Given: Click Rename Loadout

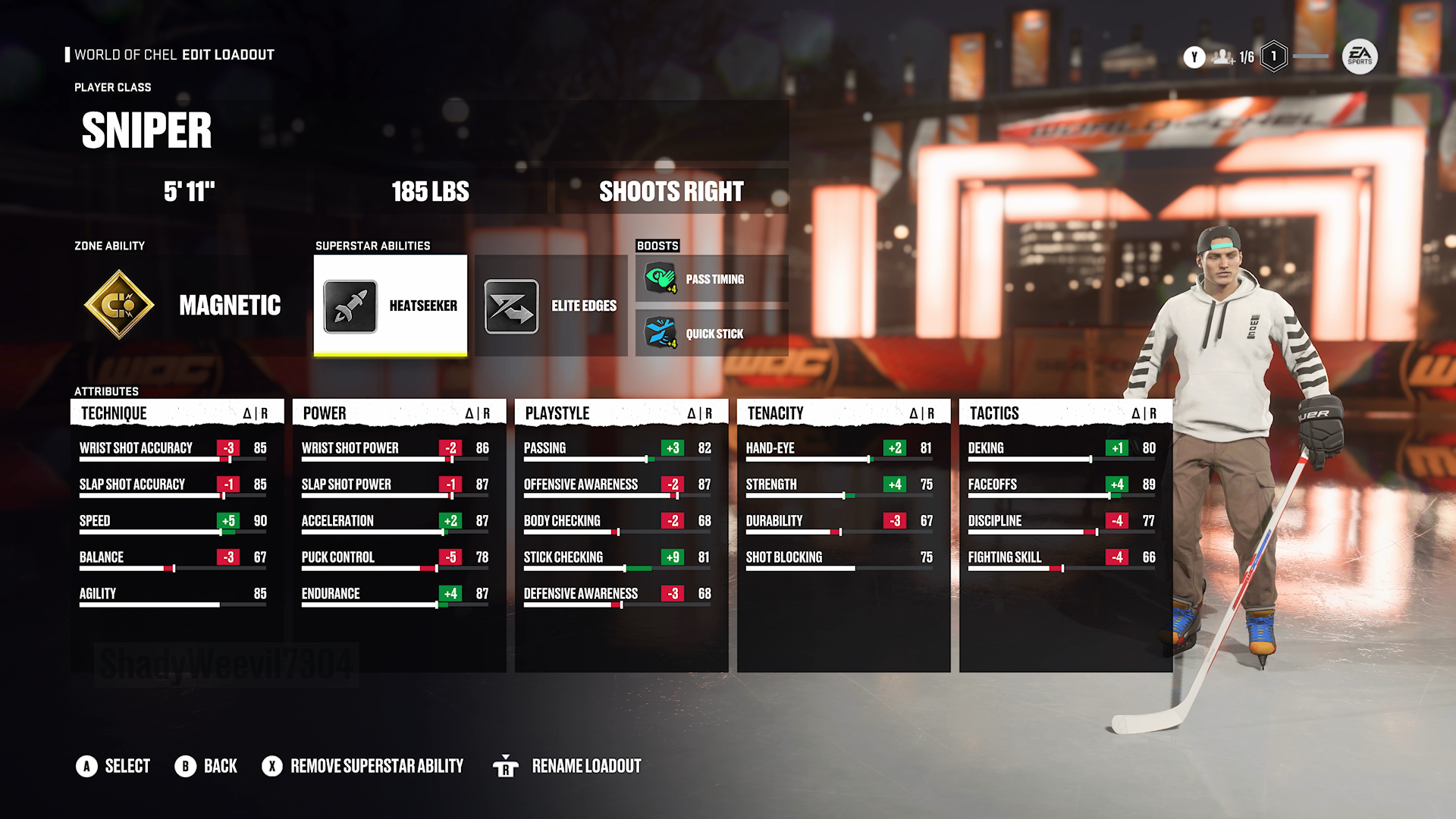Looking at the screenshot, I should pos(586,766).
